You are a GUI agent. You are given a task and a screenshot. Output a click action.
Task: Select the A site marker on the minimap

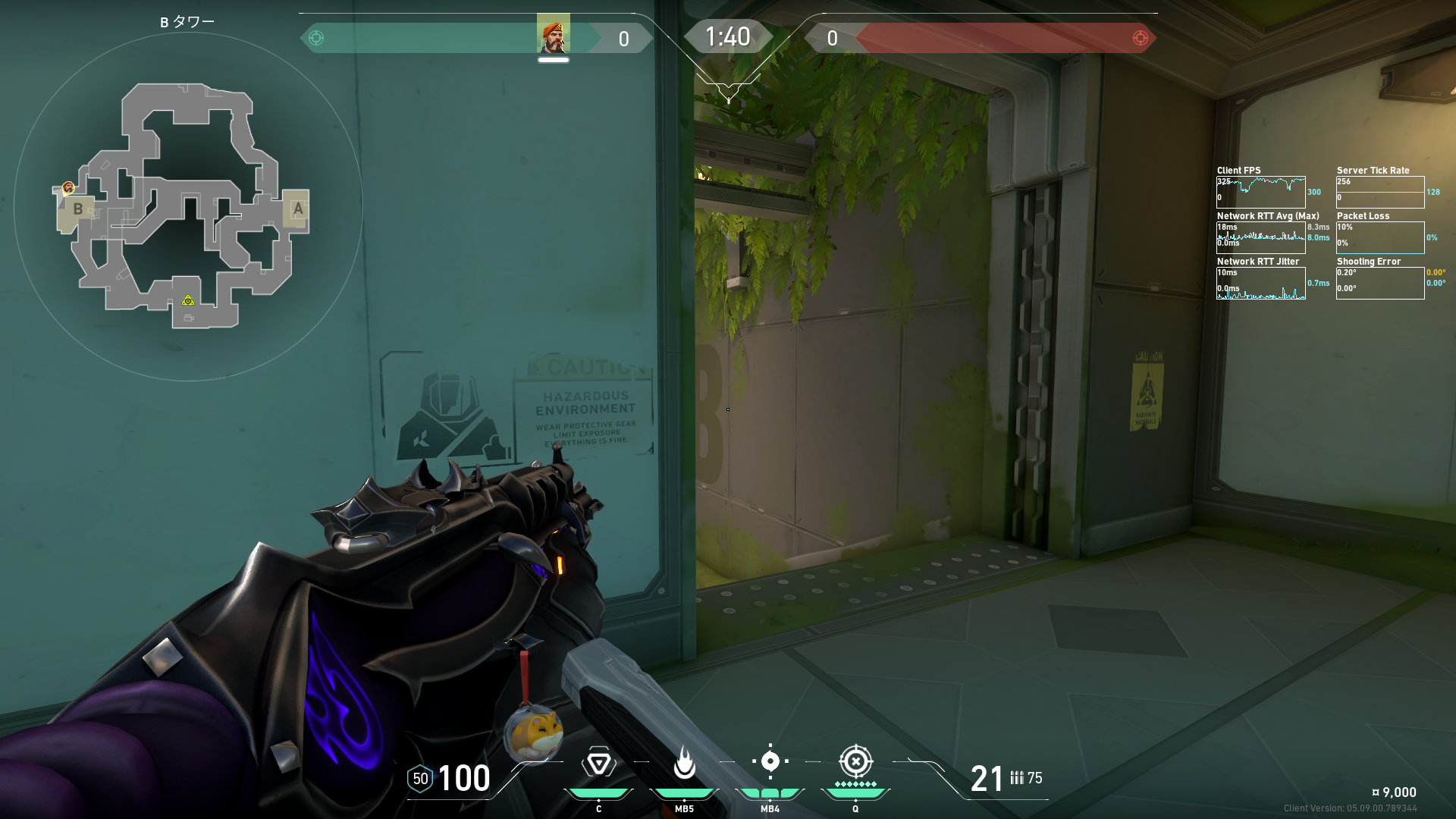[x=298, y=208]
